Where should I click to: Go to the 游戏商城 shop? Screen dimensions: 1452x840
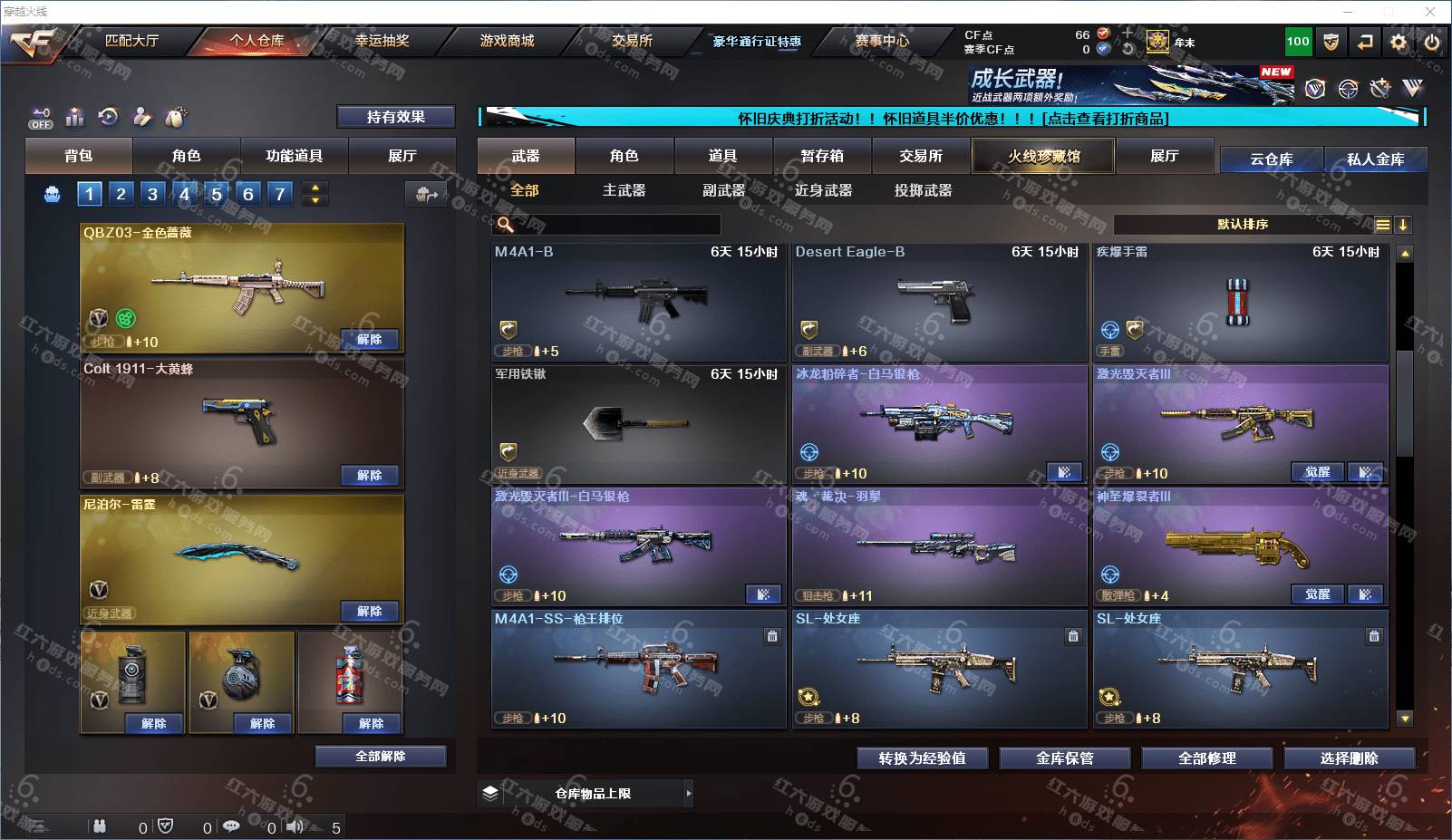pyautogui.click(x=507, y=41)
